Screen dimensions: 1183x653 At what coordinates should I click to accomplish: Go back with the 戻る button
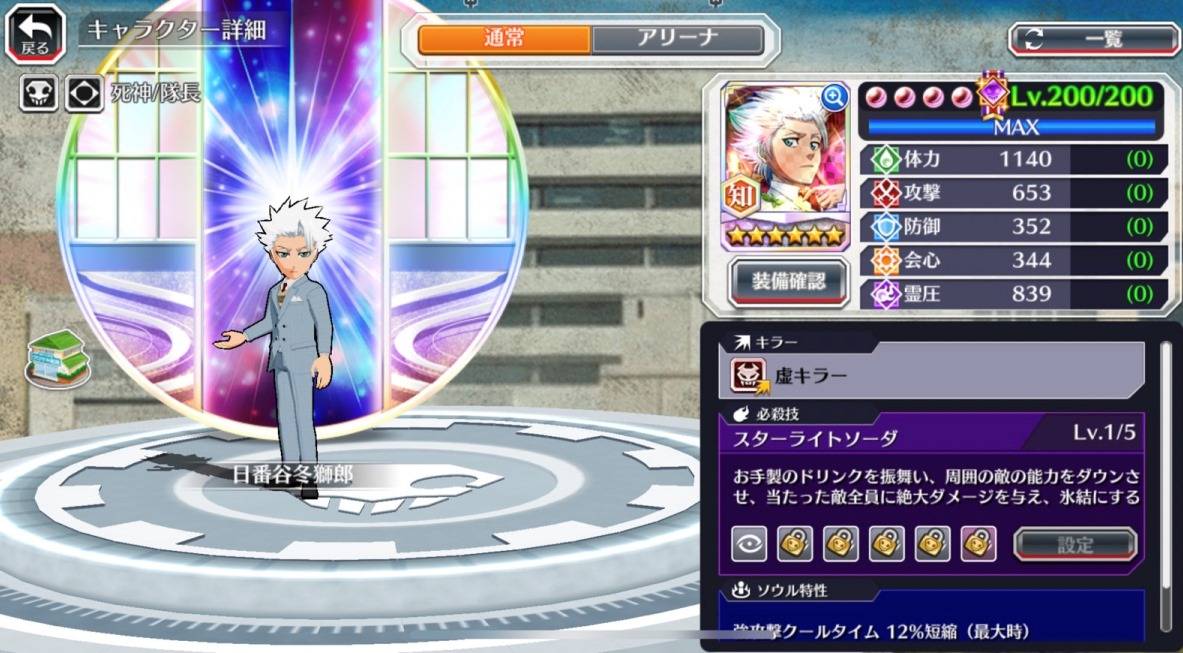pyautogui.click(x=35, y=35)
